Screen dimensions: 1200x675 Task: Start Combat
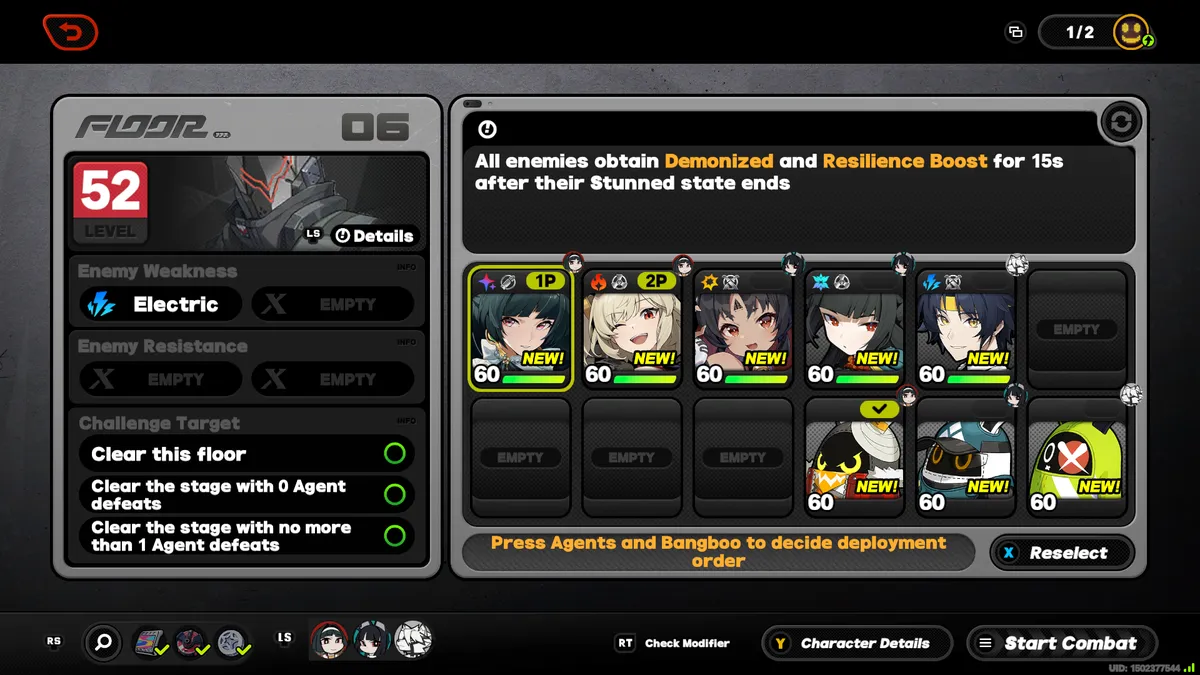[1061, 643]
